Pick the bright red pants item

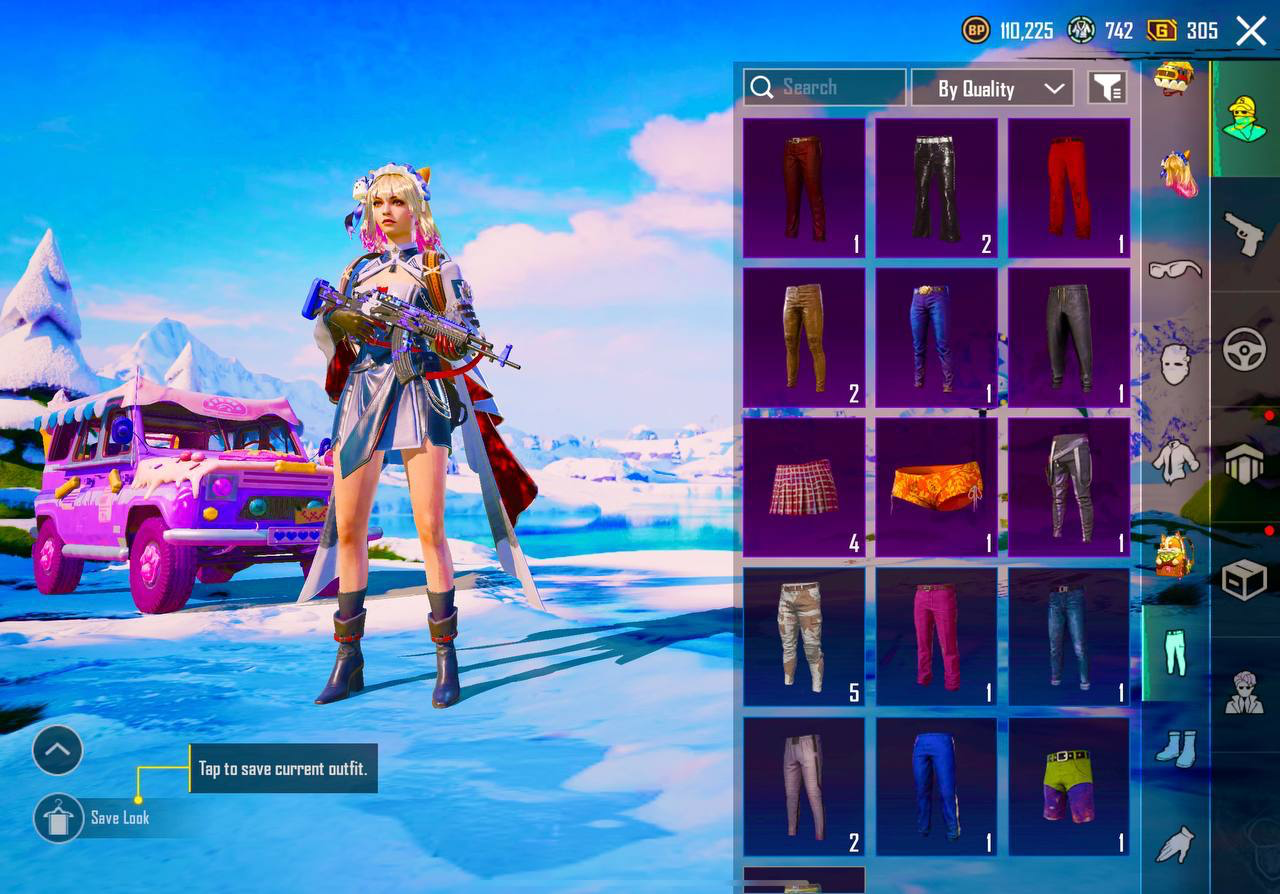(1069, 188)
